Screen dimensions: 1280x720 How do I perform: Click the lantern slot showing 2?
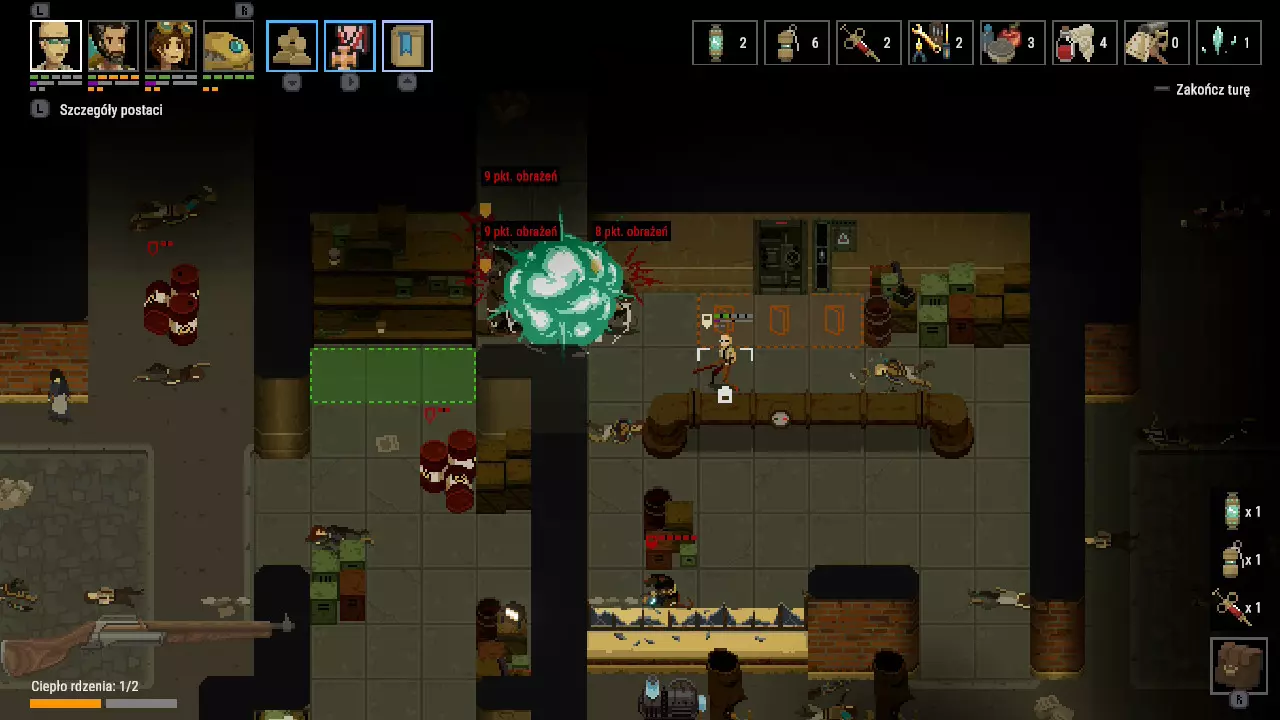pyautogui.click(x=725, y=43)
